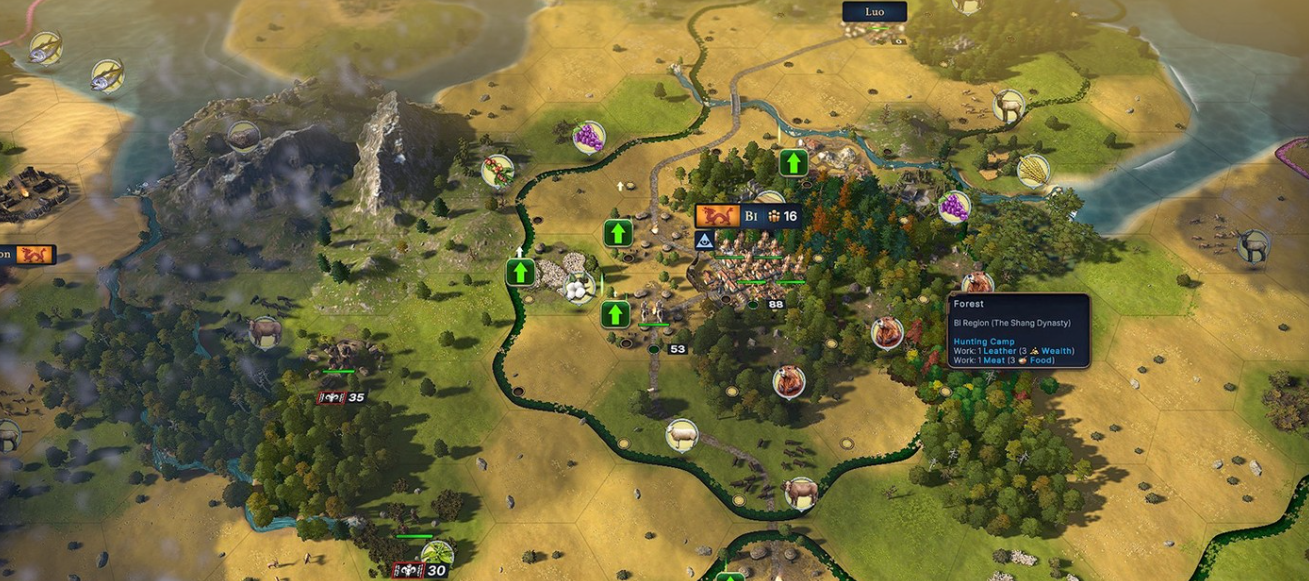
Task: Select the elephant resource icon
Action: click(x=265, y=332)
